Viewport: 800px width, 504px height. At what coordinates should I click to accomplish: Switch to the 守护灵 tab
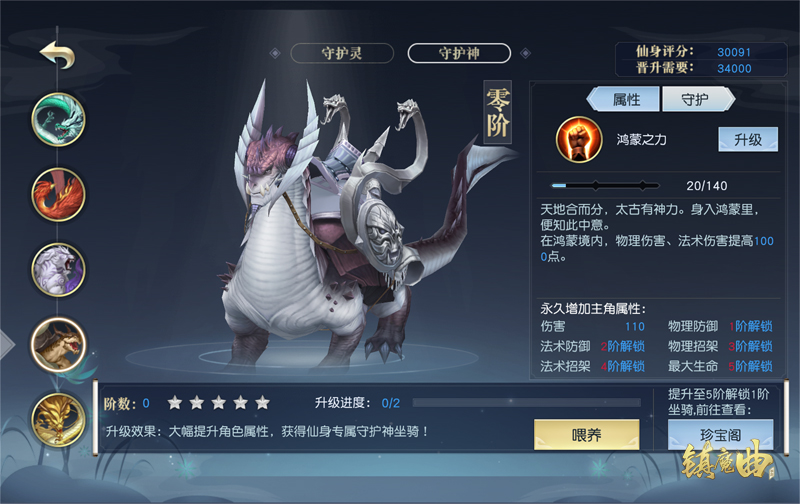click(x=341, y=53)
